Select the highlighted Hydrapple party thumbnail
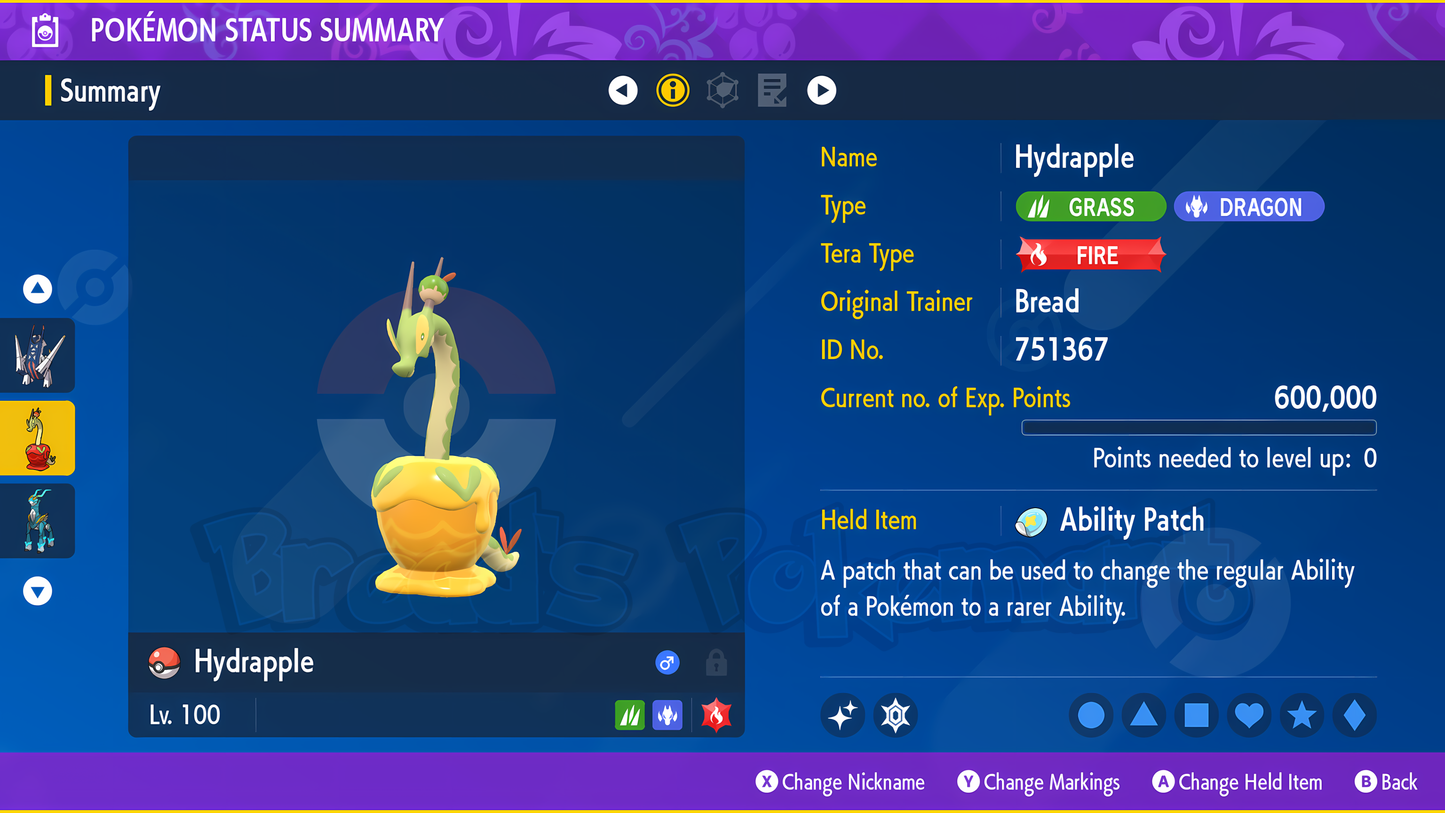Image resolution: width=1445 pixels, height=813 pixels. tap(38, 438)
